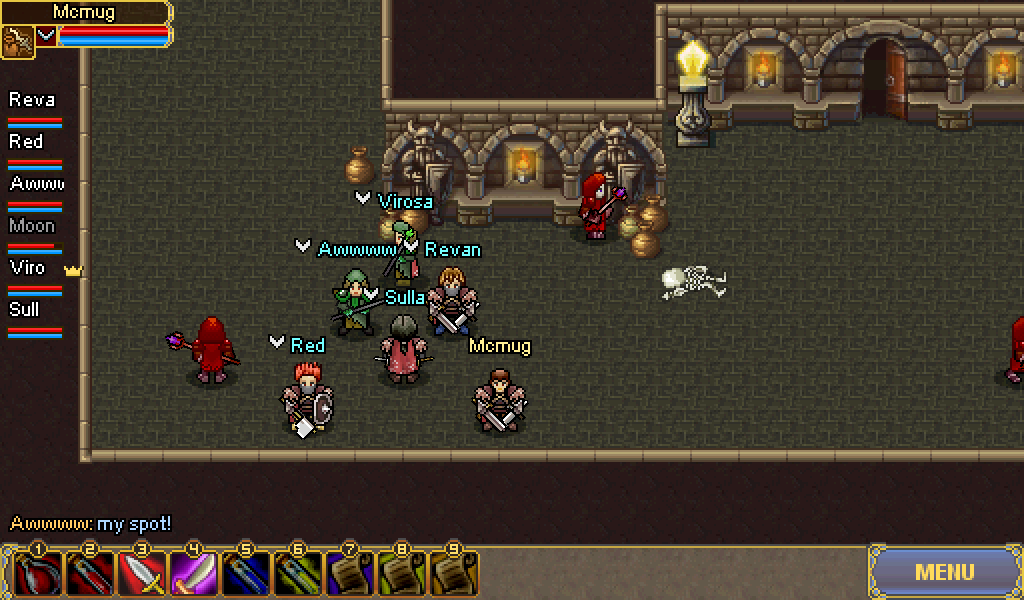Select party member Sull in the party list
The height and width of the screenshot is (600, 1024).
[25, 311]
